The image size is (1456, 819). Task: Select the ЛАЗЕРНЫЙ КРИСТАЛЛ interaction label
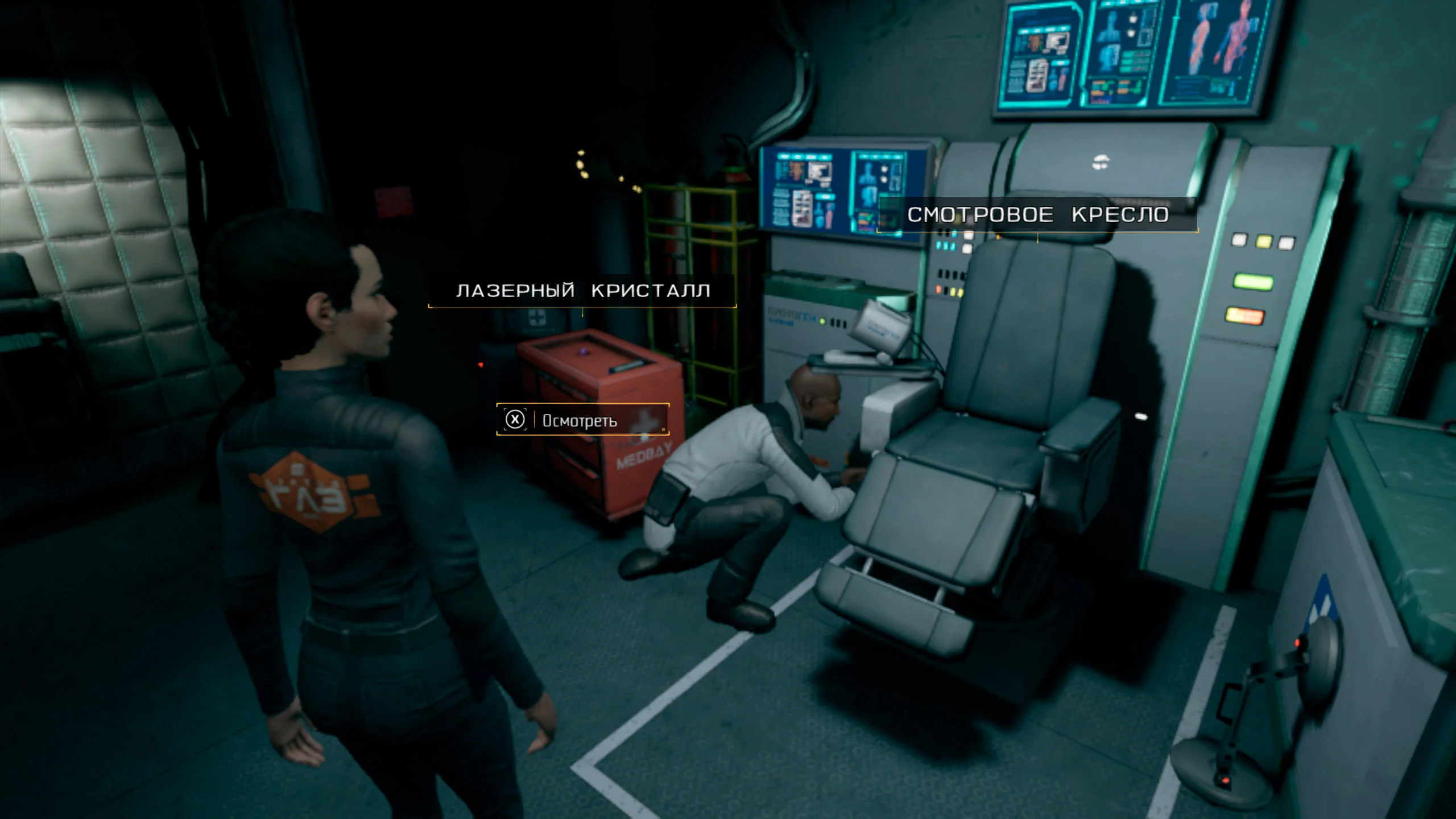point(582,291)
